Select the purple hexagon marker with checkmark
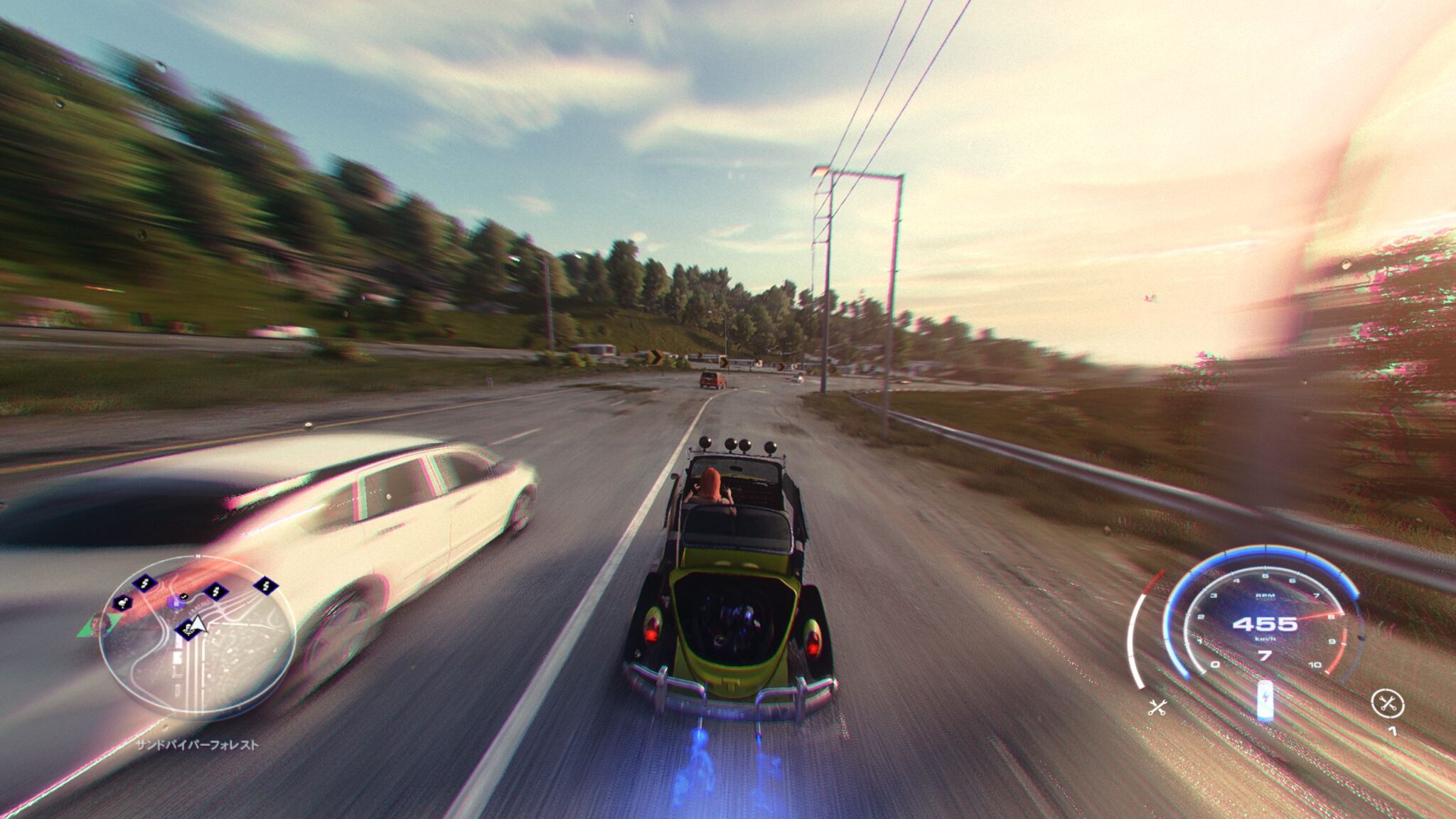Screen dimensions: 1456x819 [178, 601]
